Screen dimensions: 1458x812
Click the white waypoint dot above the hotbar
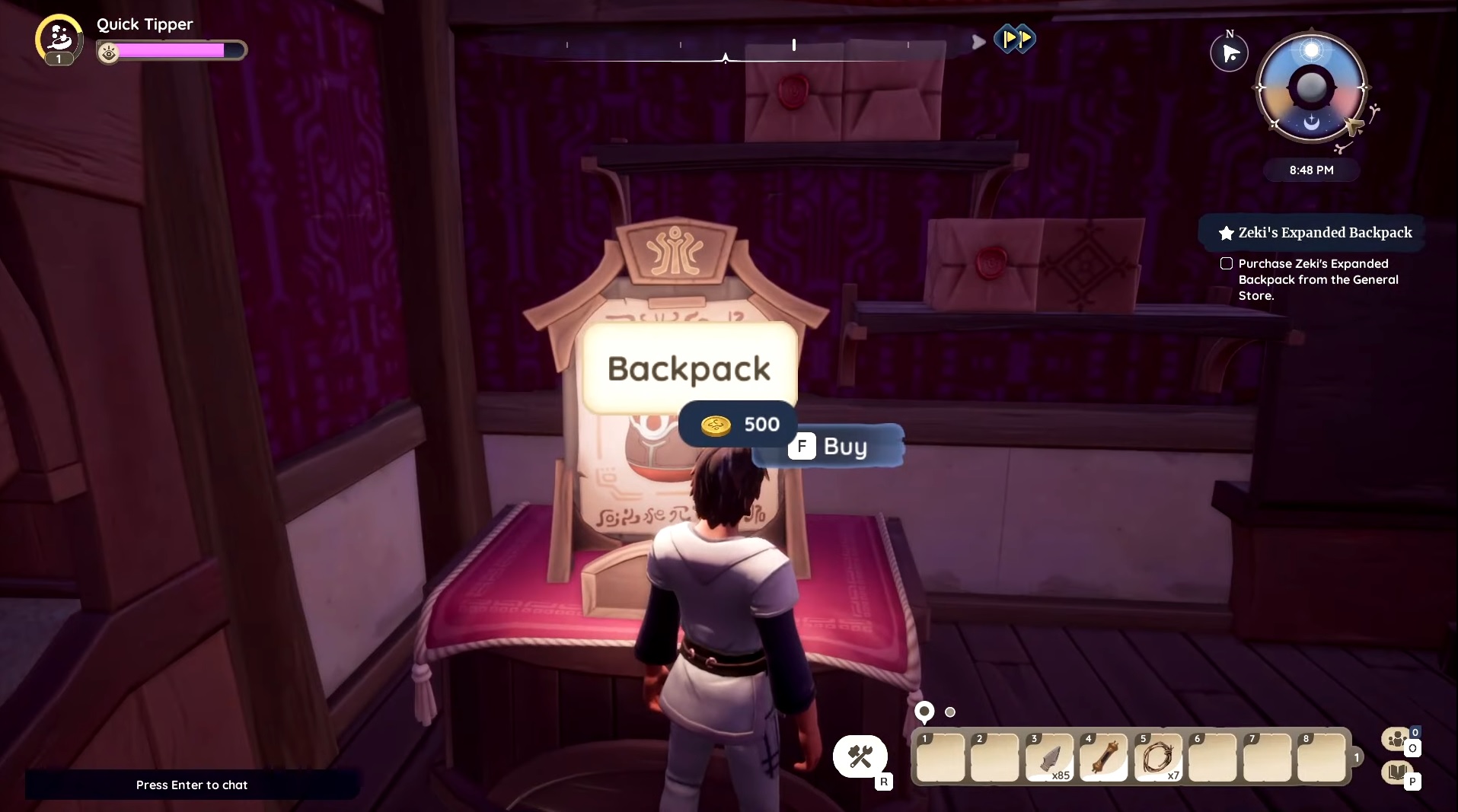tap(950, 712)
